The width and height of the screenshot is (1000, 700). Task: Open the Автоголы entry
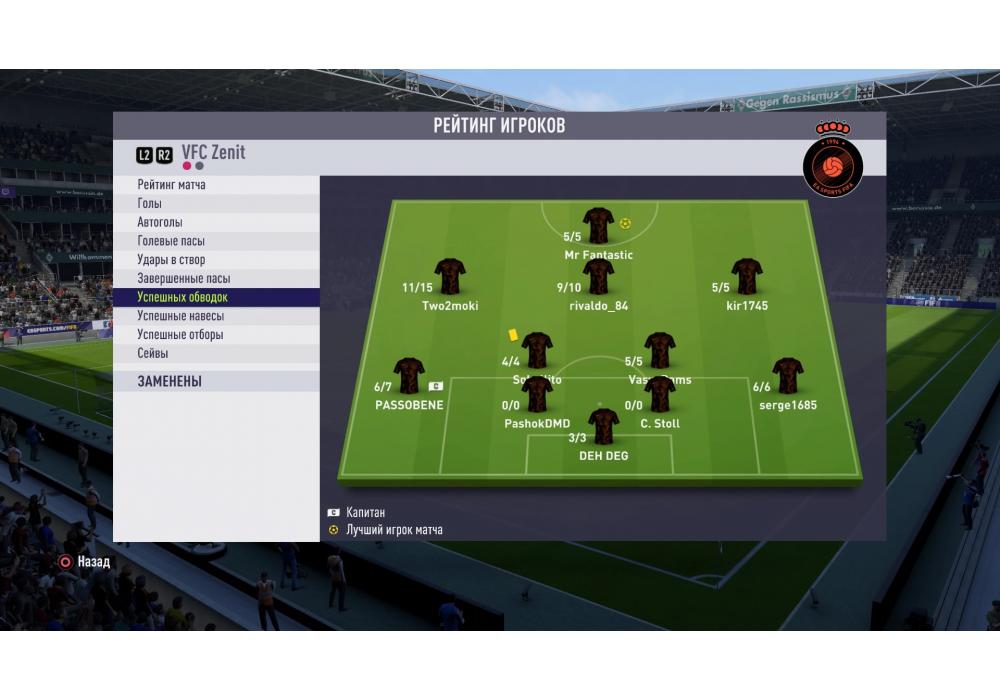(160, 222)
